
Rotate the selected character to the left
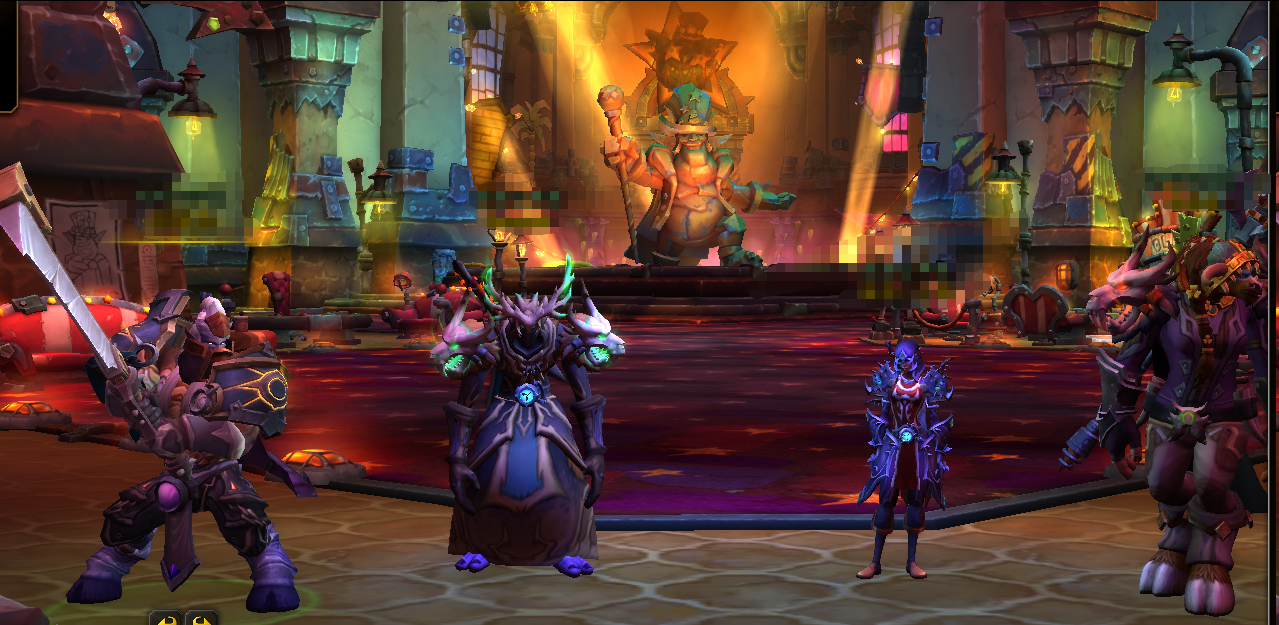[165, 619]
